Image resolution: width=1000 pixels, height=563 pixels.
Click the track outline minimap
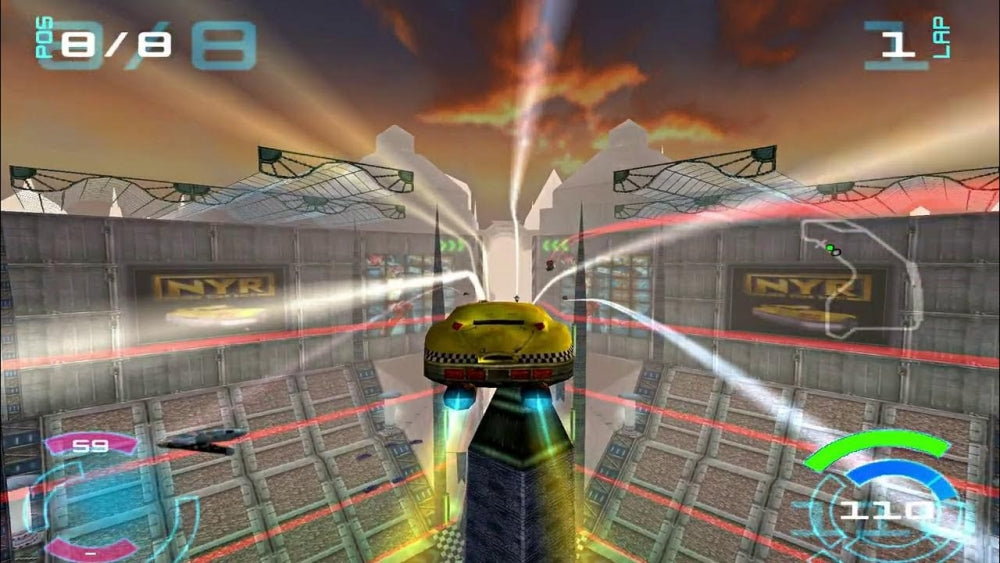[862, 277]
